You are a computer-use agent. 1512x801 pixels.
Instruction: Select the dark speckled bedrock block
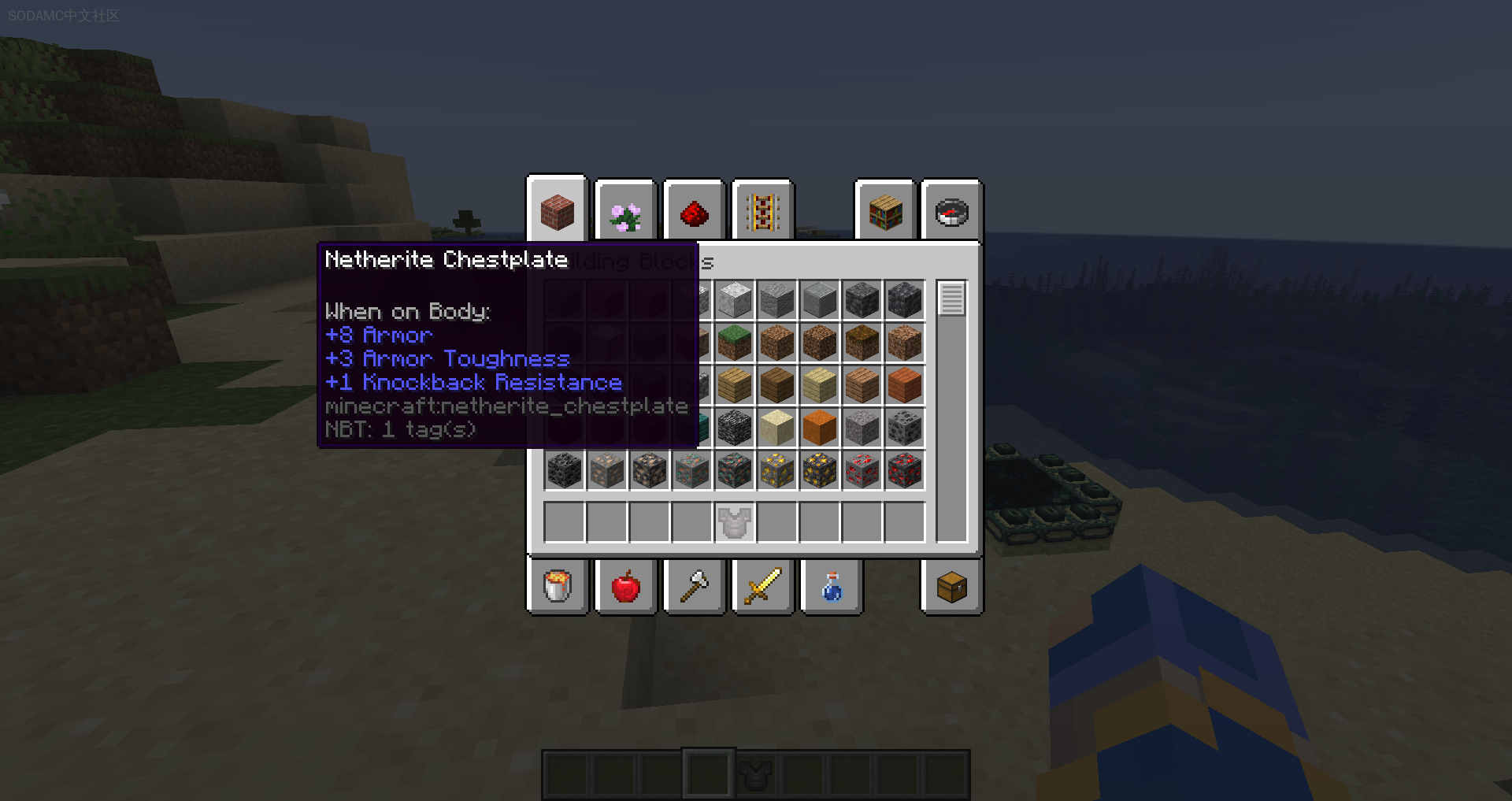pos(735,428)
